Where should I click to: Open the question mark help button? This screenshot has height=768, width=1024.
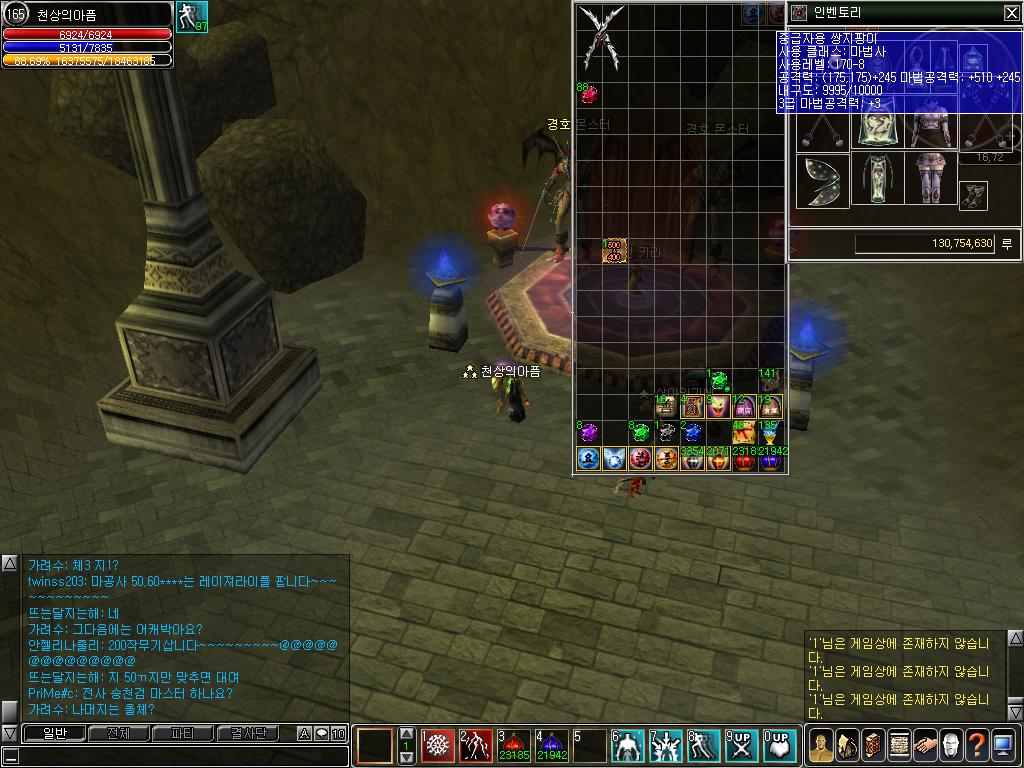tap(976, 745)
